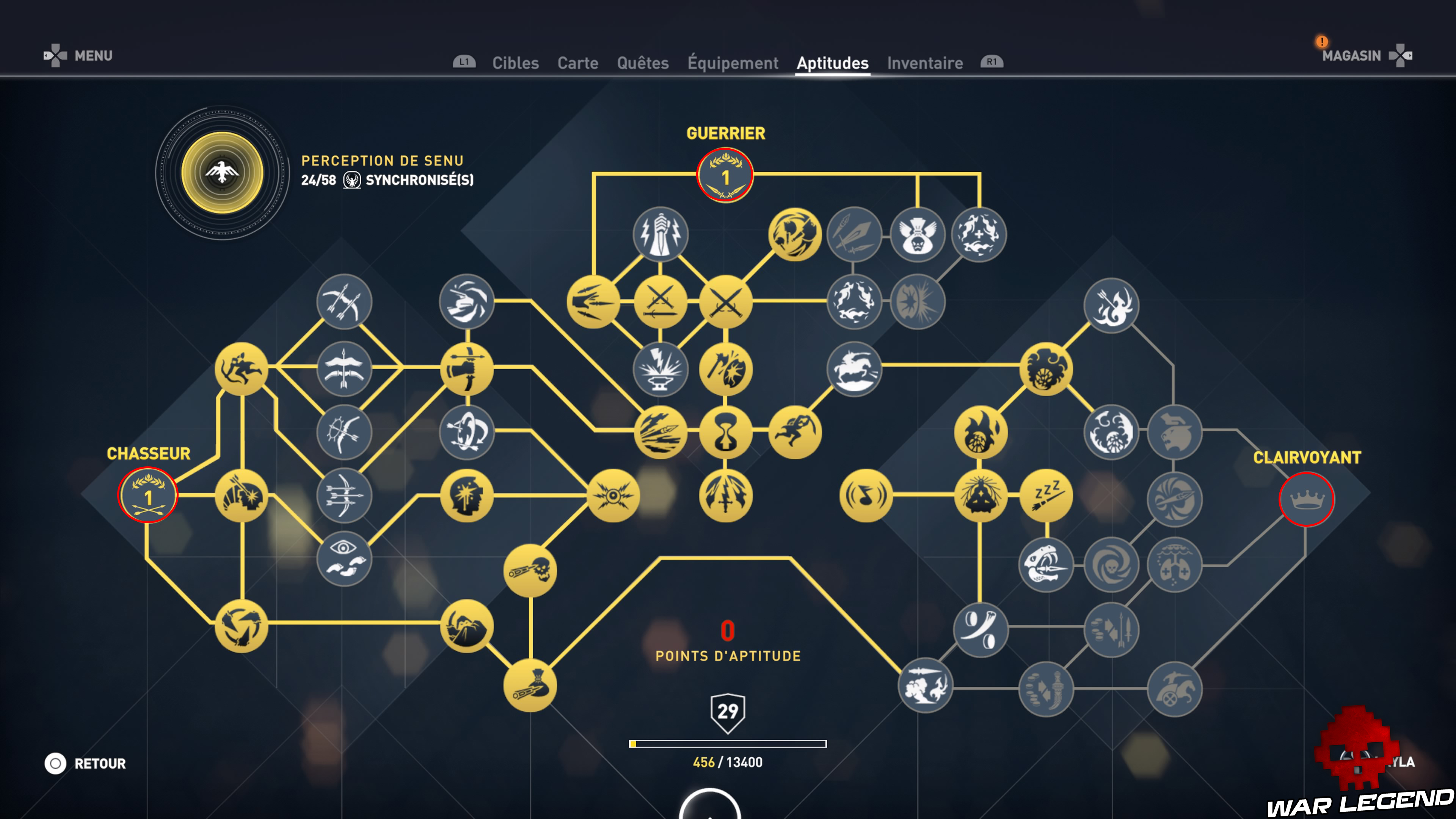Switch to the Inventaire tab
1456x819 pixels.
coord(925,63)
